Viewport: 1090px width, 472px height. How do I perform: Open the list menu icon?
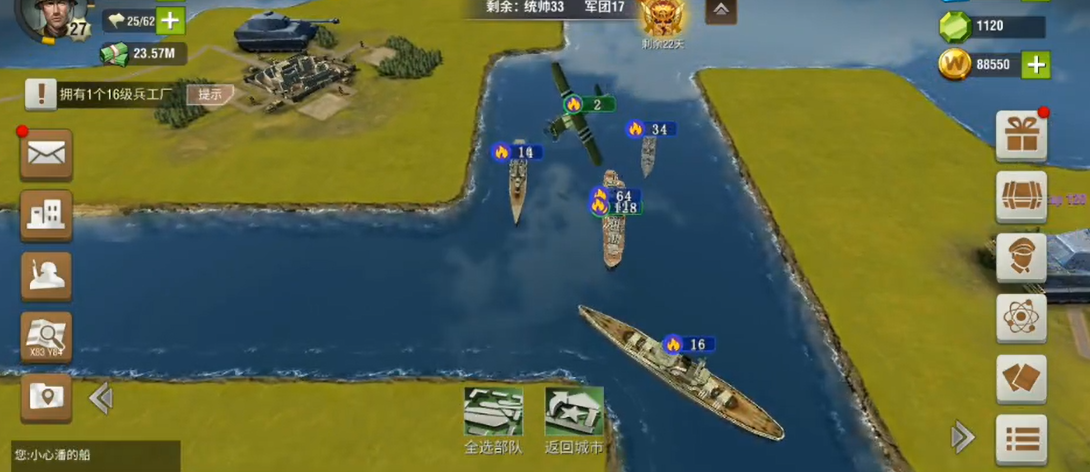[x=1021, y=438]
